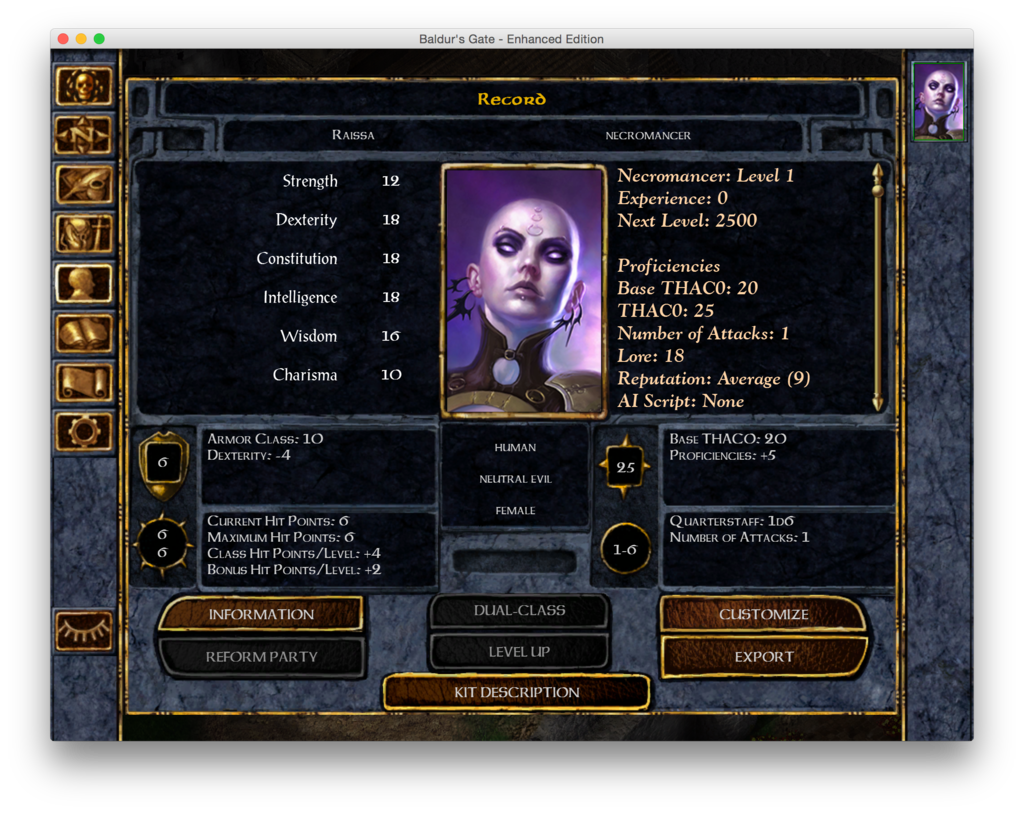
Task: Select Raissa's party portrait thumbnail
Action: (x=939, y=101)
